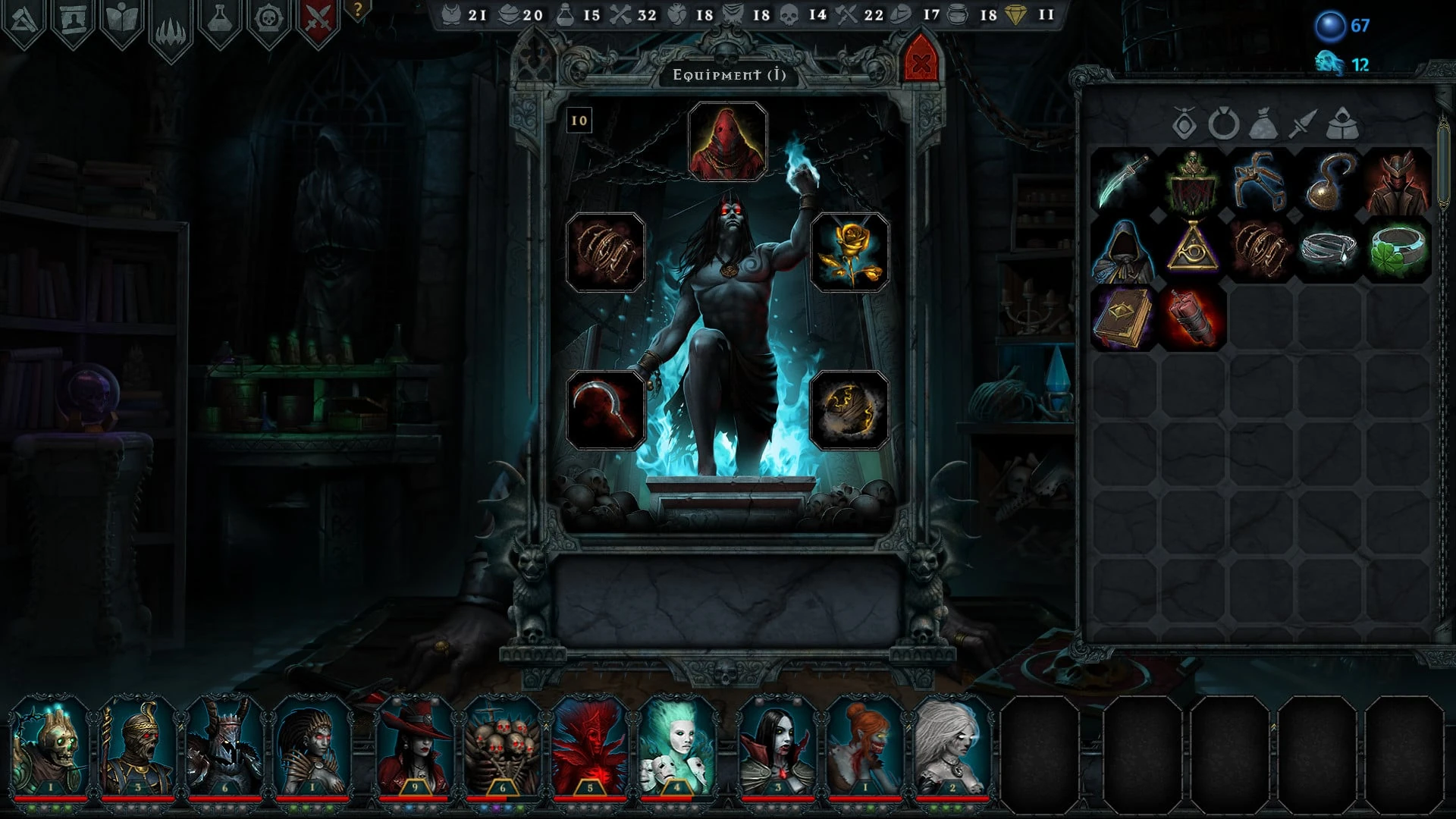Select the red hooded executioner equipment slot
The image size is (1456, 819).
[x=727, y=142]
